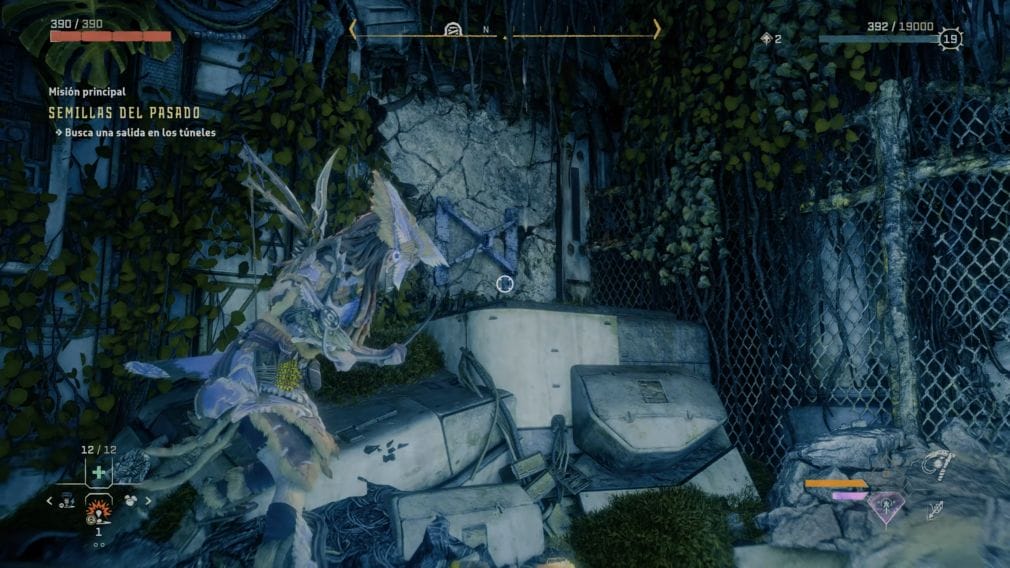Open the skill points icon
The width and height of the screenshot is (1010, 568).
768,39
